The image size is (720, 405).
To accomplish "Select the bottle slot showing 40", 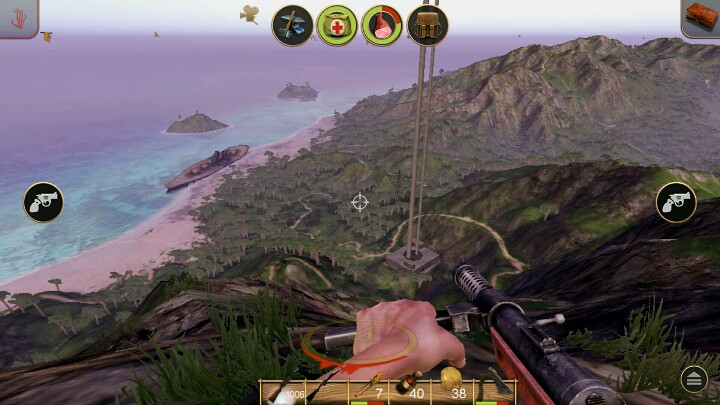I will (410, 392).
